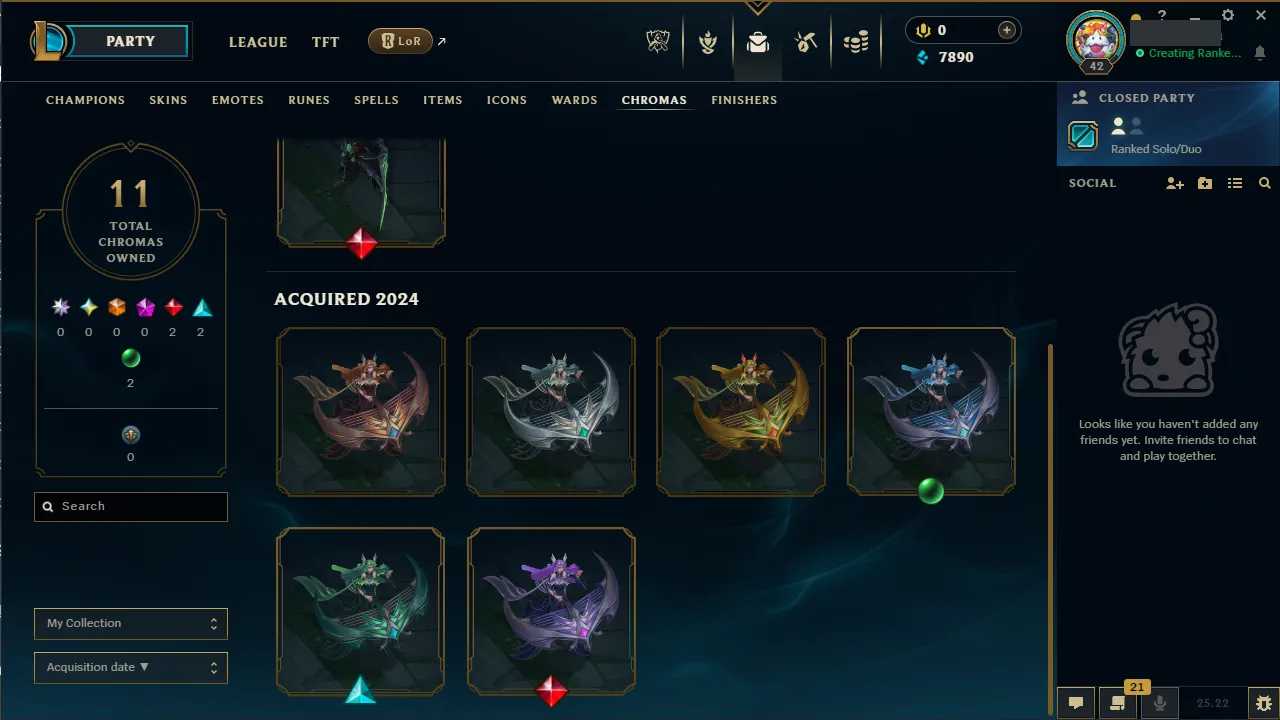Click the add friend icon in Social panel
The width and height of the screenshot is (1280, 720).
(1174, 183)
